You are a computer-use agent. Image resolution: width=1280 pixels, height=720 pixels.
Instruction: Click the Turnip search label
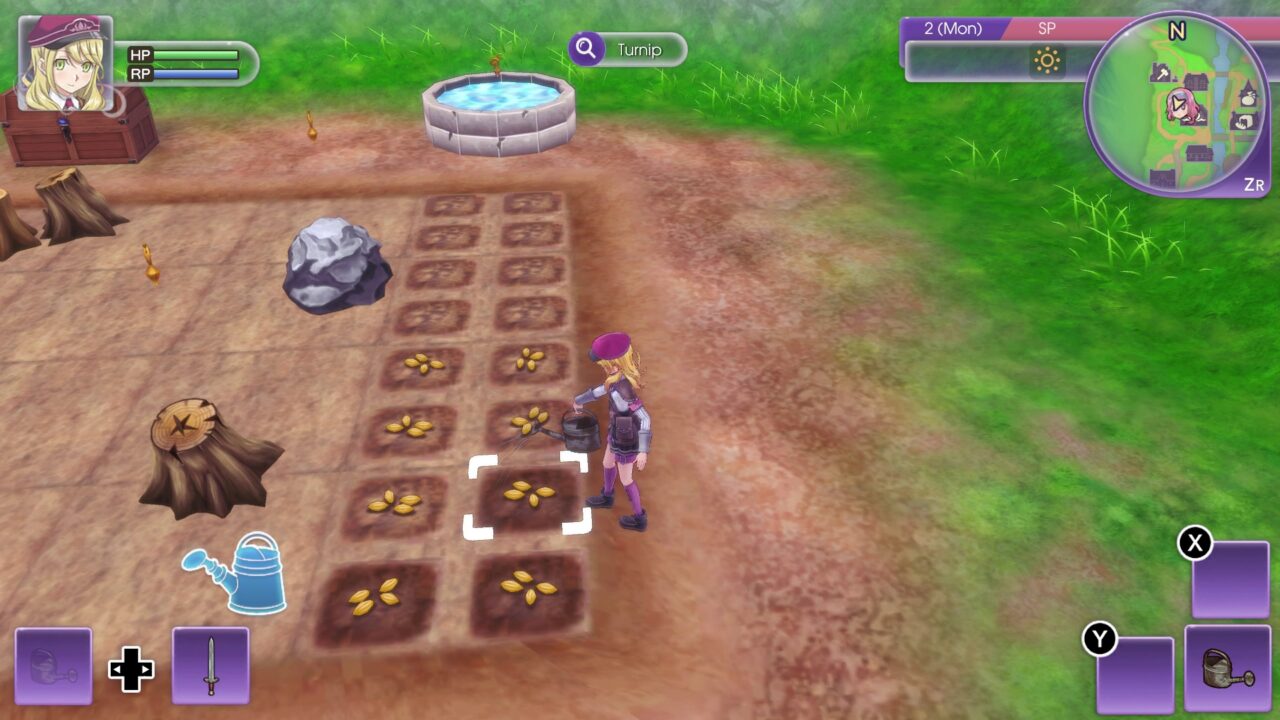pos(641,48)
